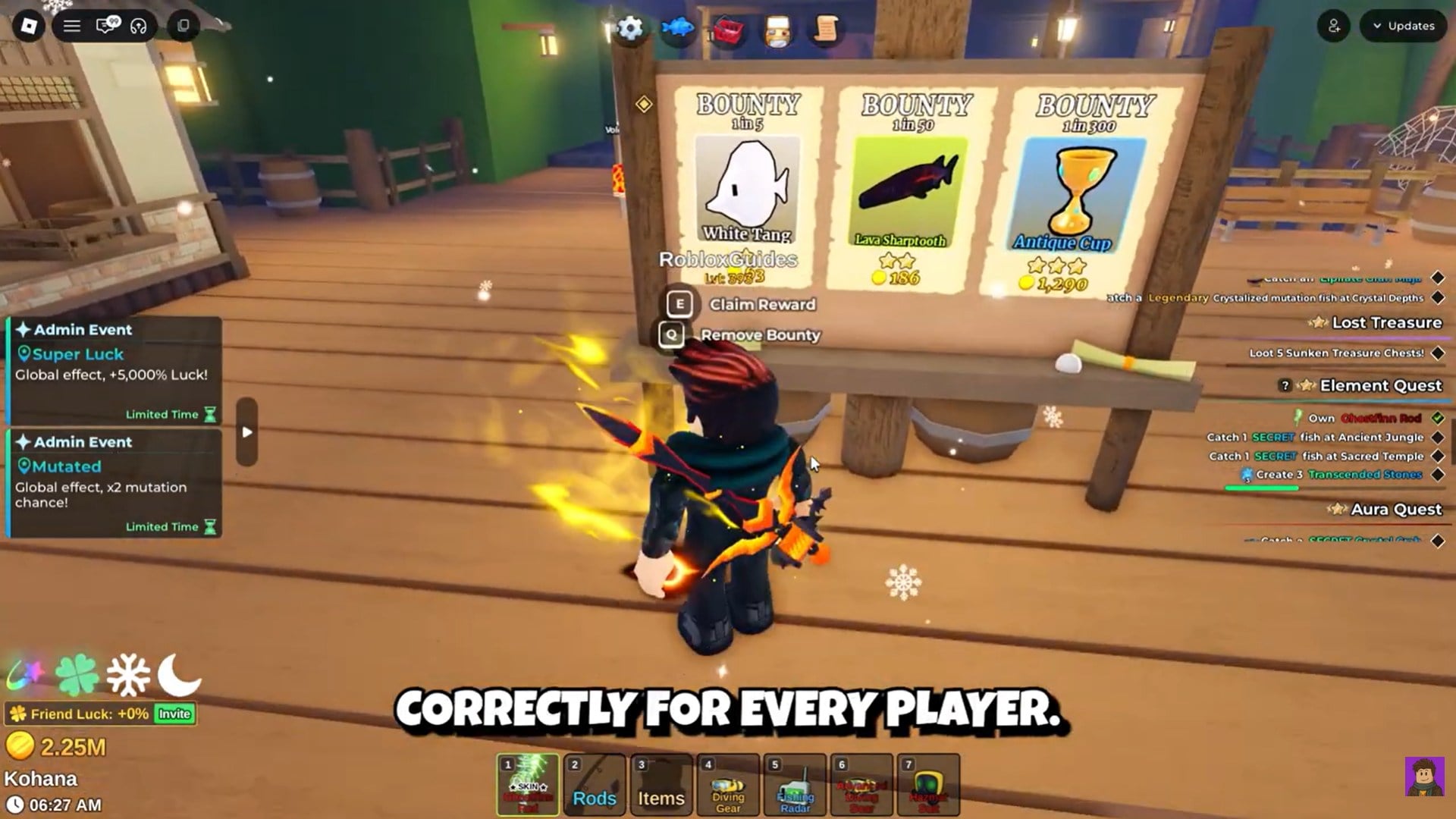Collapse the Admin Event panel arrow
The width and height of the screenshot is (1456, 819).
click(x=245, y=431)
